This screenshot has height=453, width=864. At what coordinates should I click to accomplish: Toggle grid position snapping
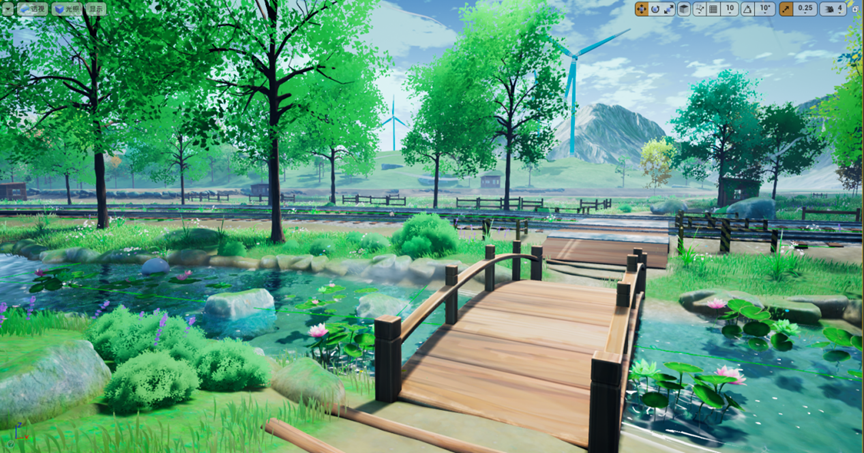[713, 9]
